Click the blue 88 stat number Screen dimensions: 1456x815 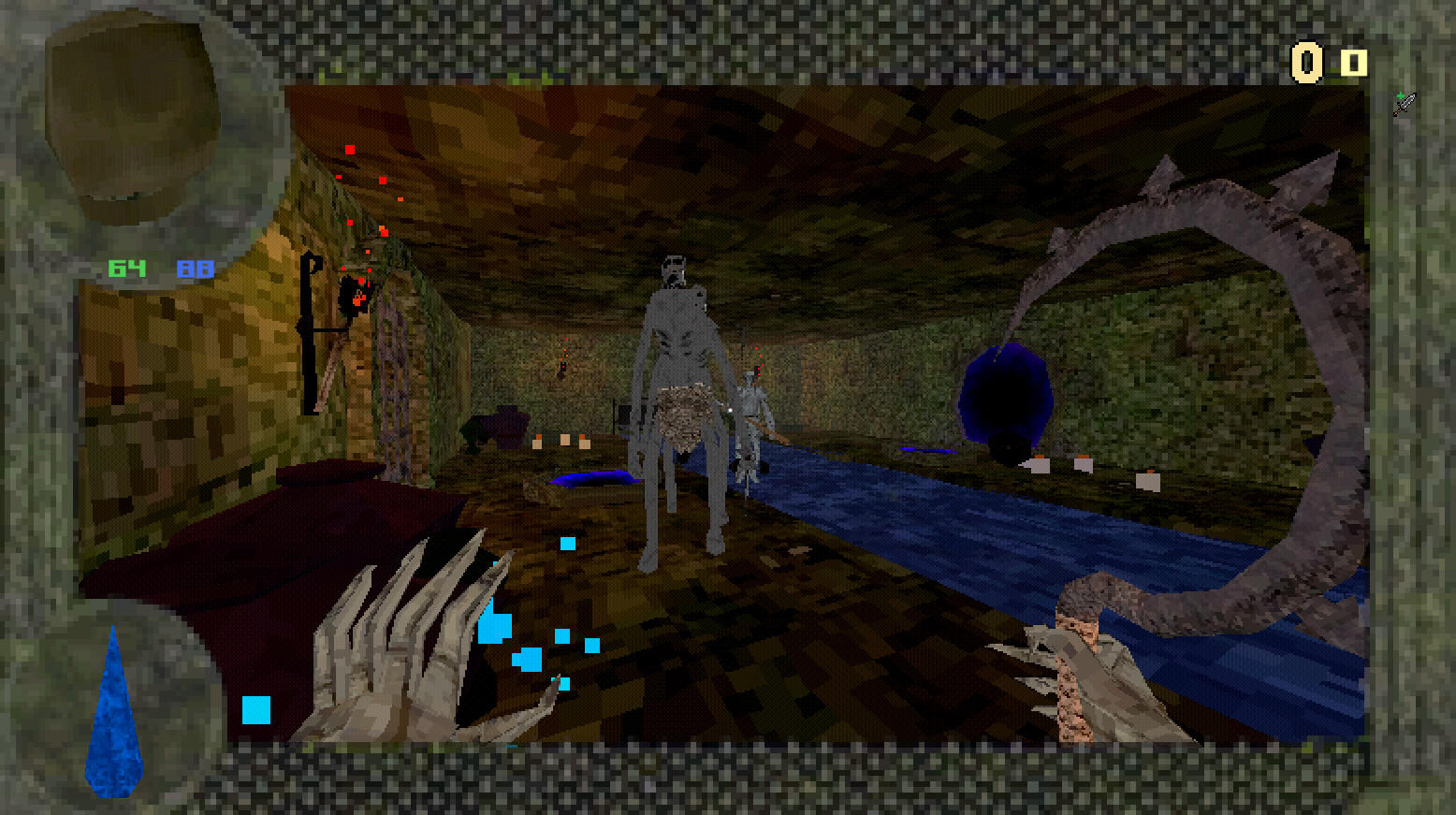click(x=194, y=269)
